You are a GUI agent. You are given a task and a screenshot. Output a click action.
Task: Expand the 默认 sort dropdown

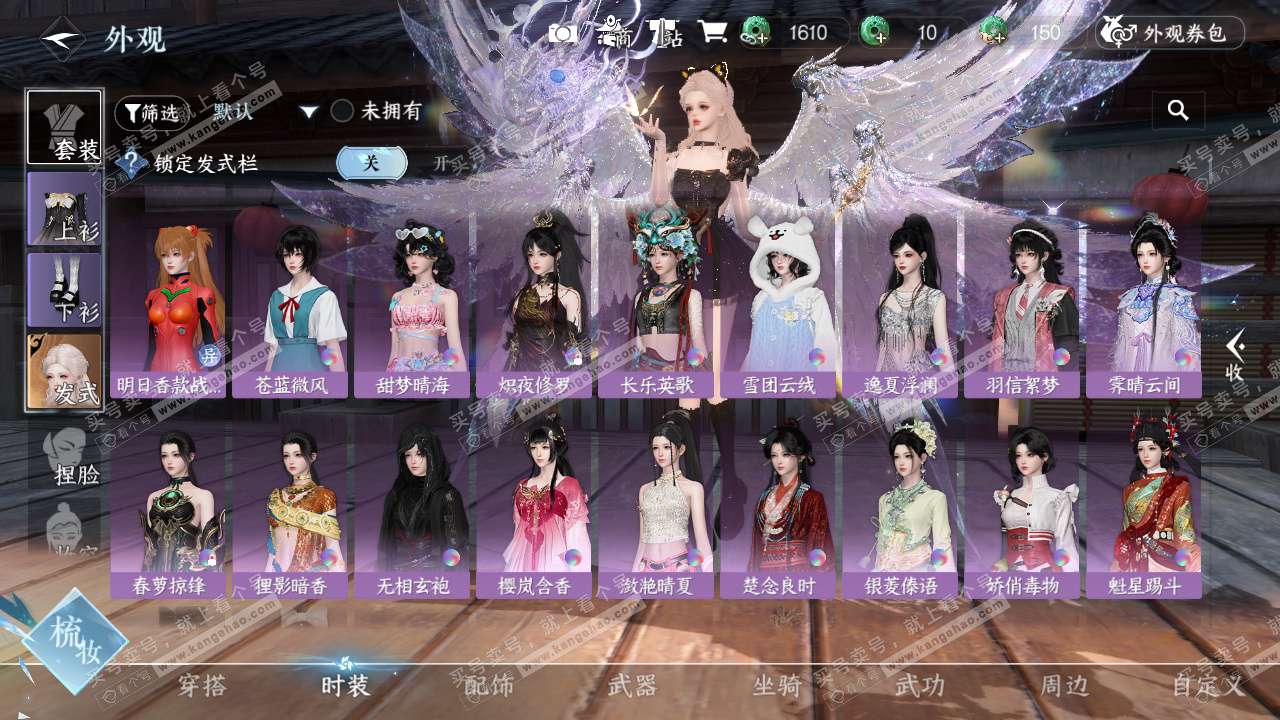[309, 112]
